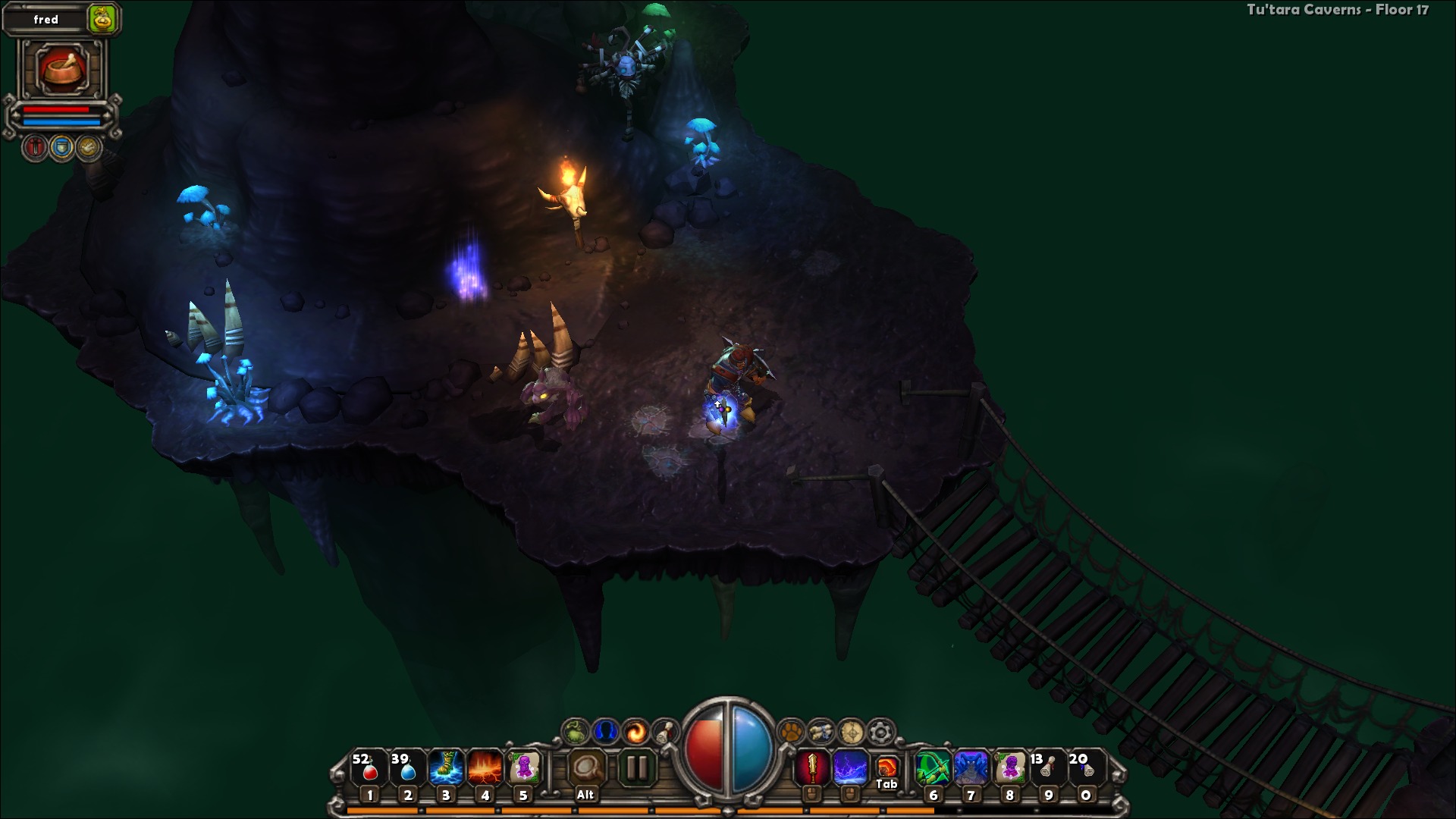Set pet to defensive shield stance
This screenshot has width=1456, height=819.
[62, 147]
